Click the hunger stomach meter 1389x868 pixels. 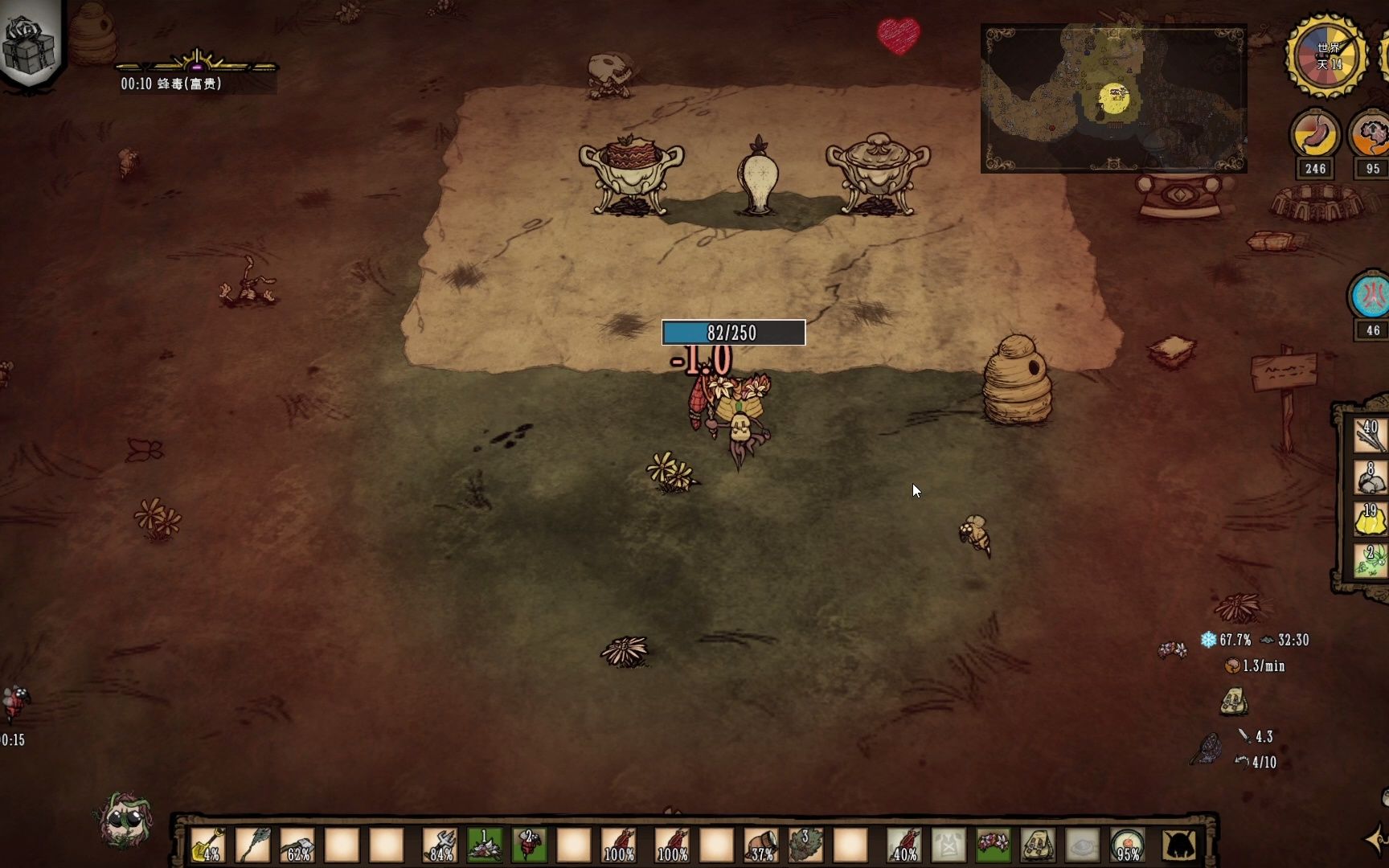coord(1315,135)
